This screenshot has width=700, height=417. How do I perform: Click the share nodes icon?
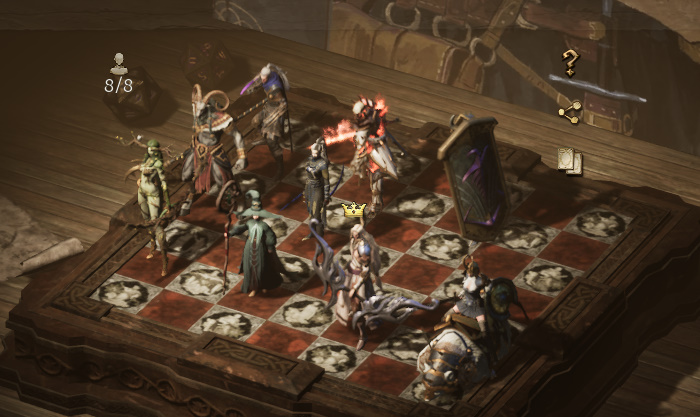click(x=570, y=113)
